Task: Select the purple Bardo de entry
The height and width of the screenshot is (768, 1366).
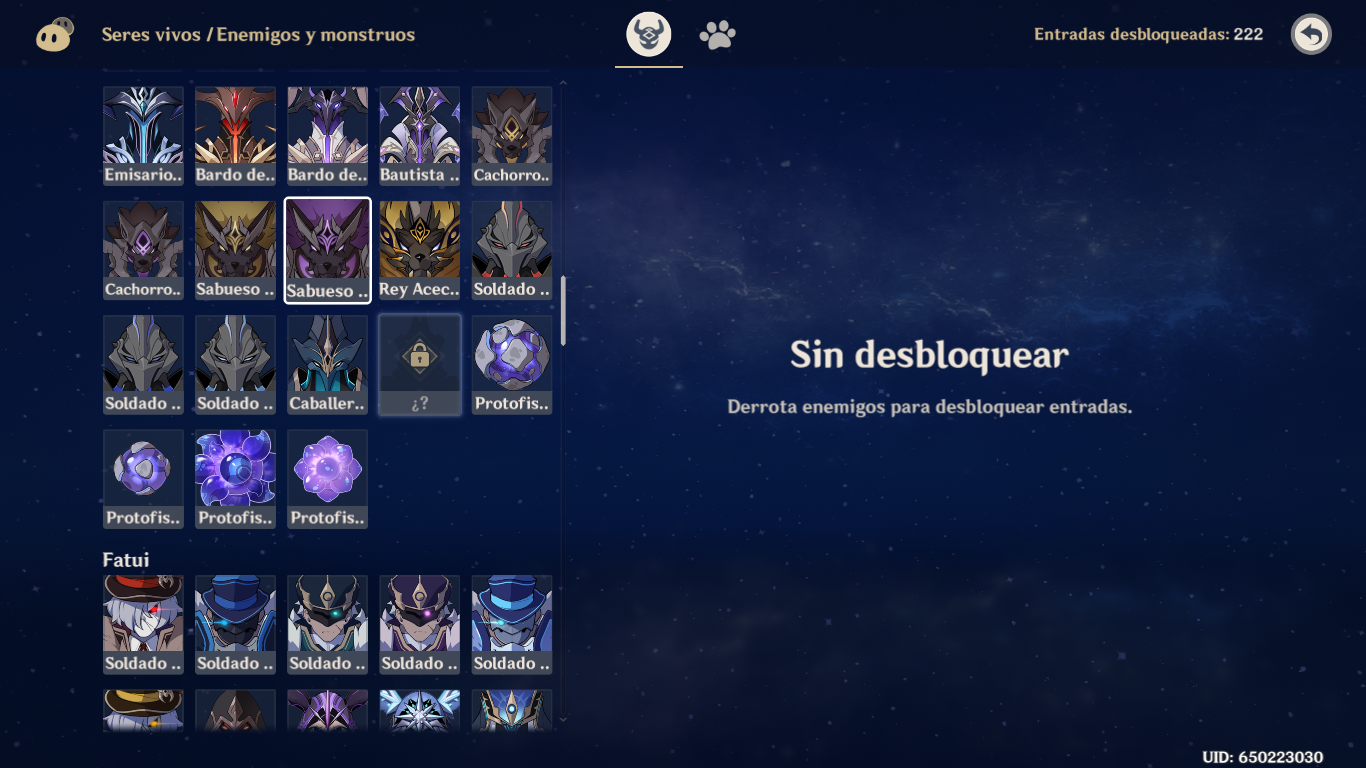Action: (x=327, y=134)
